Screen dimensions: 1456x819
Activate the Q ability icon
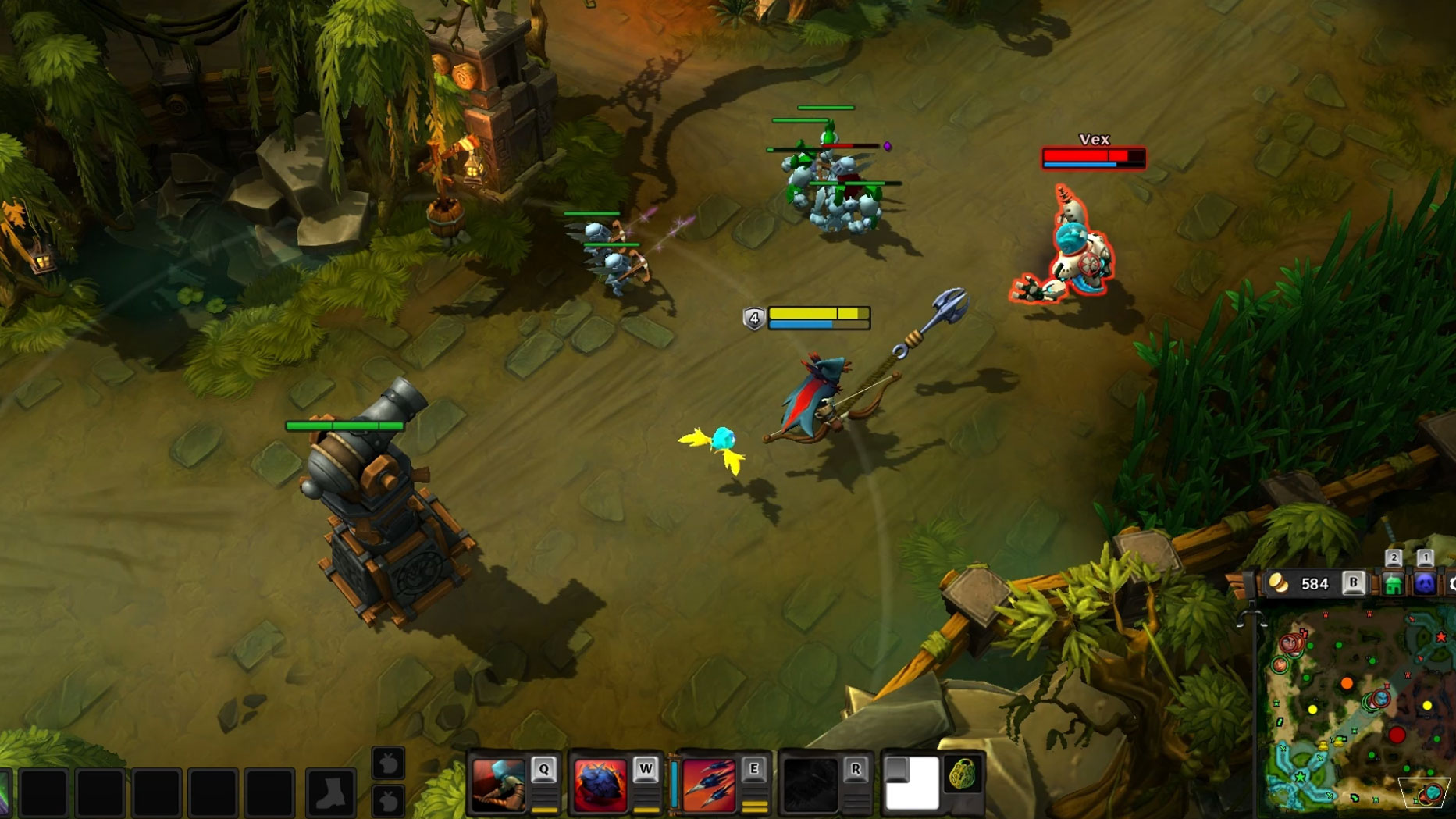[499, 784]
